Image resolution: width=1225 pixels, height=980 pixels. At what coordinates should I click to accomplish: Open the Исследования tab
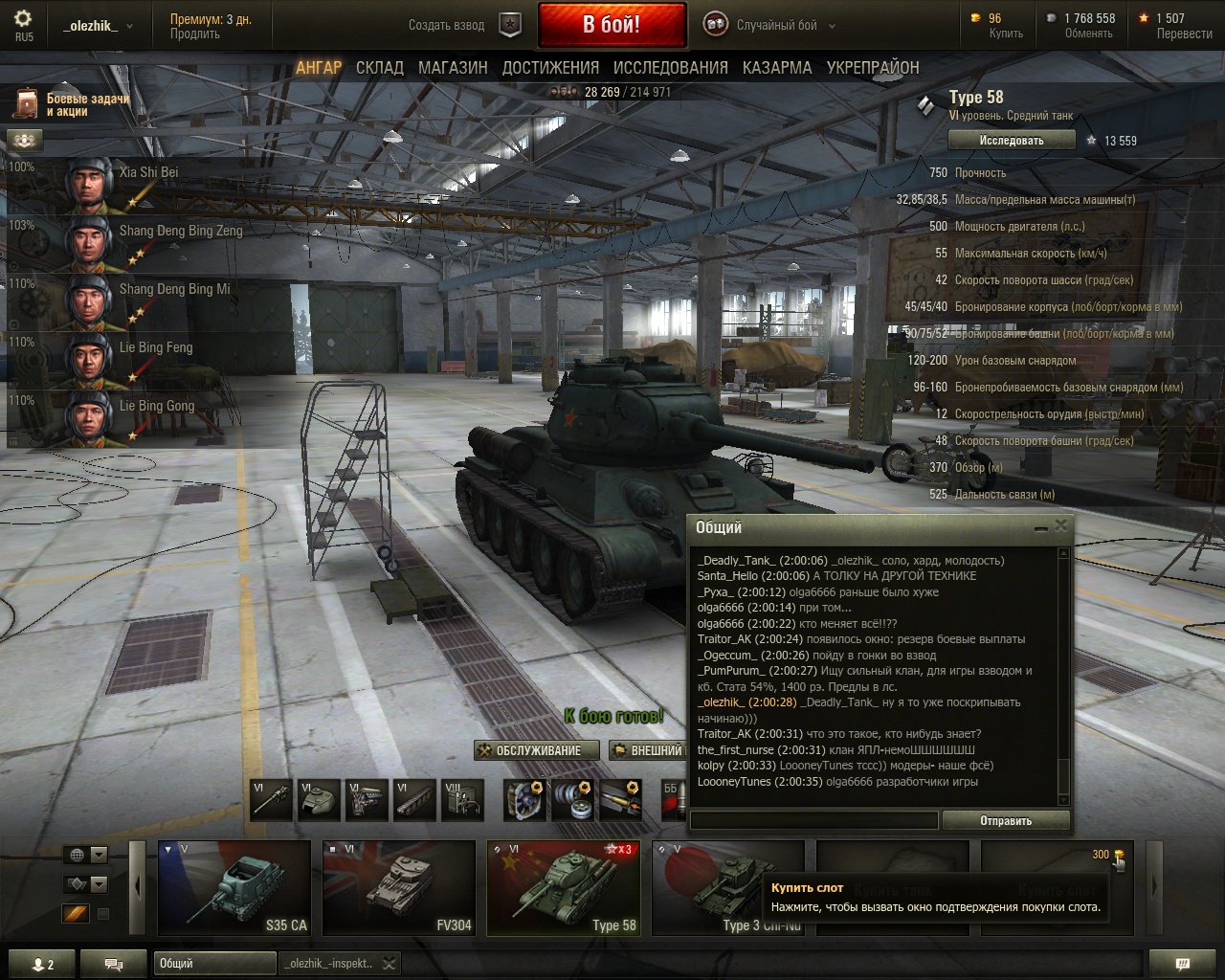pyautogui.click(x=670, y=68)
